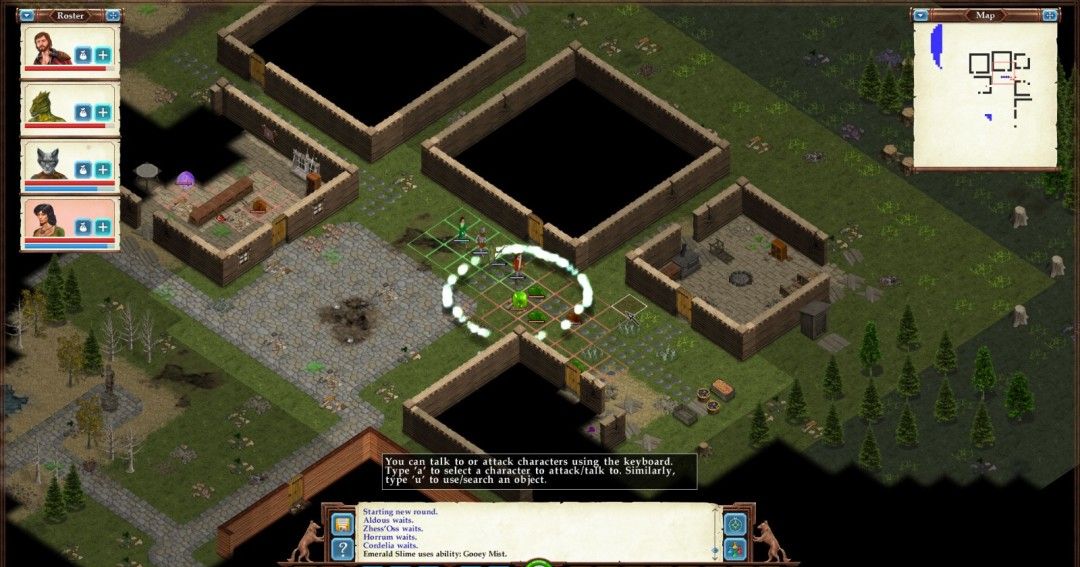Click the Map panel's resize button
The image size is (1080, 567).
point(1049,15)
